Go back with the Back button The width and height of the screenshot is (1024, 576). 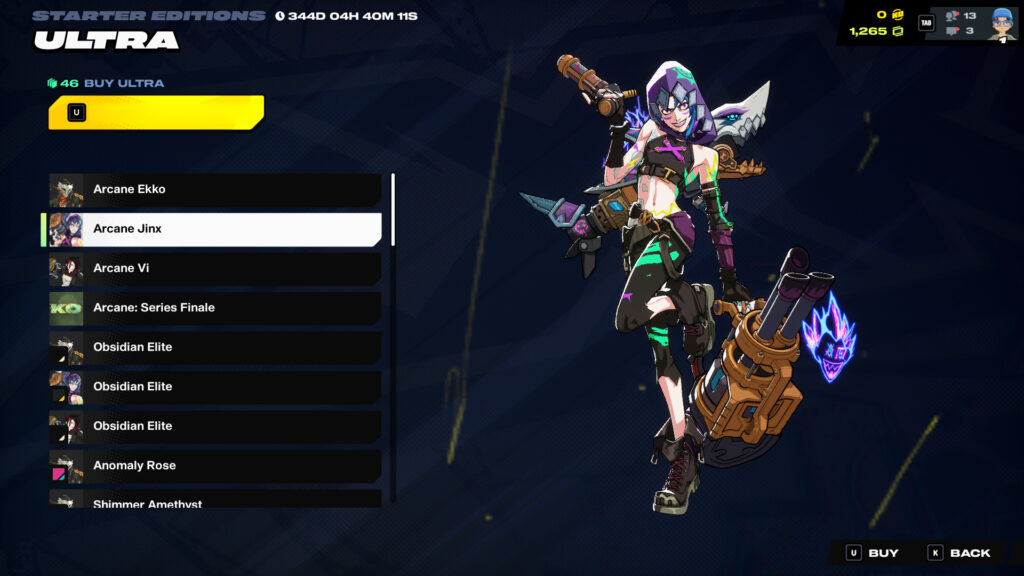point(959,553)
